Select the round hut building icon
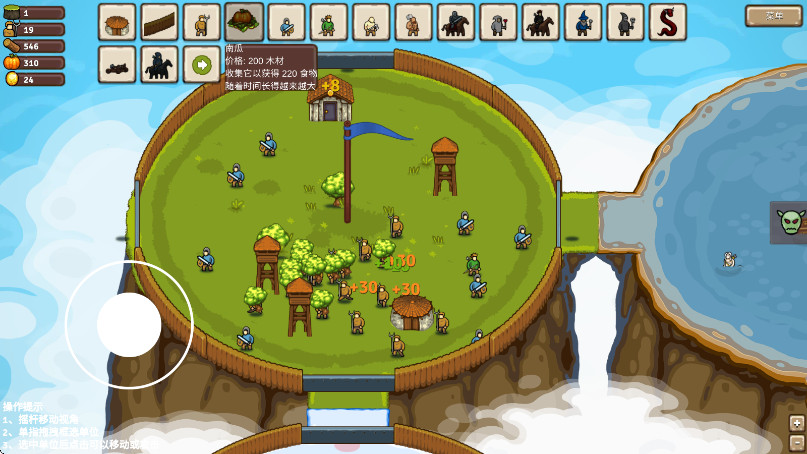 (x=117, y=22)
